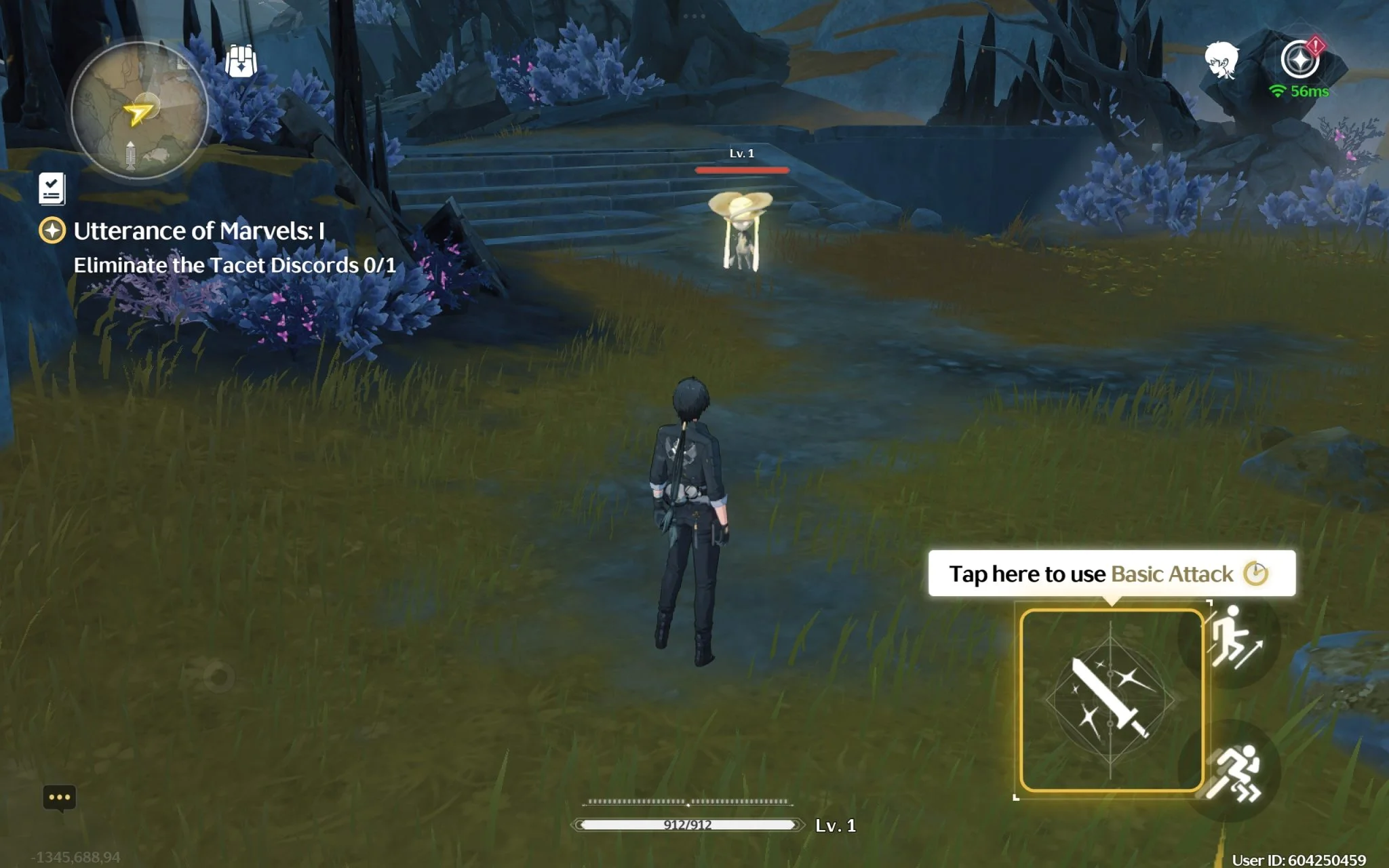Open the backpack inventory icon
The height and width of the screenshot is (868, 1389).
pos(241,61)
